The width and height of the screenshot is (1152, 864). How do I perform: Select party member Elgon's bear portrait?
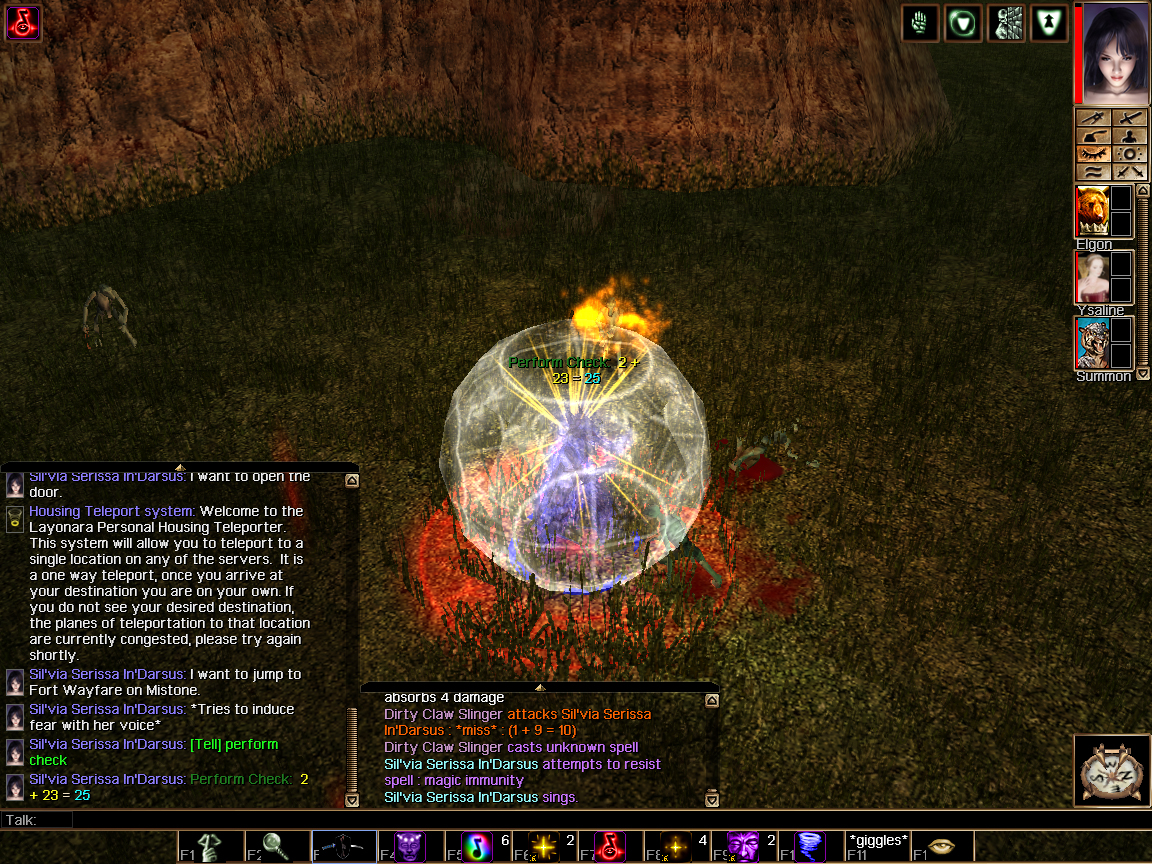pos(1092,211)
